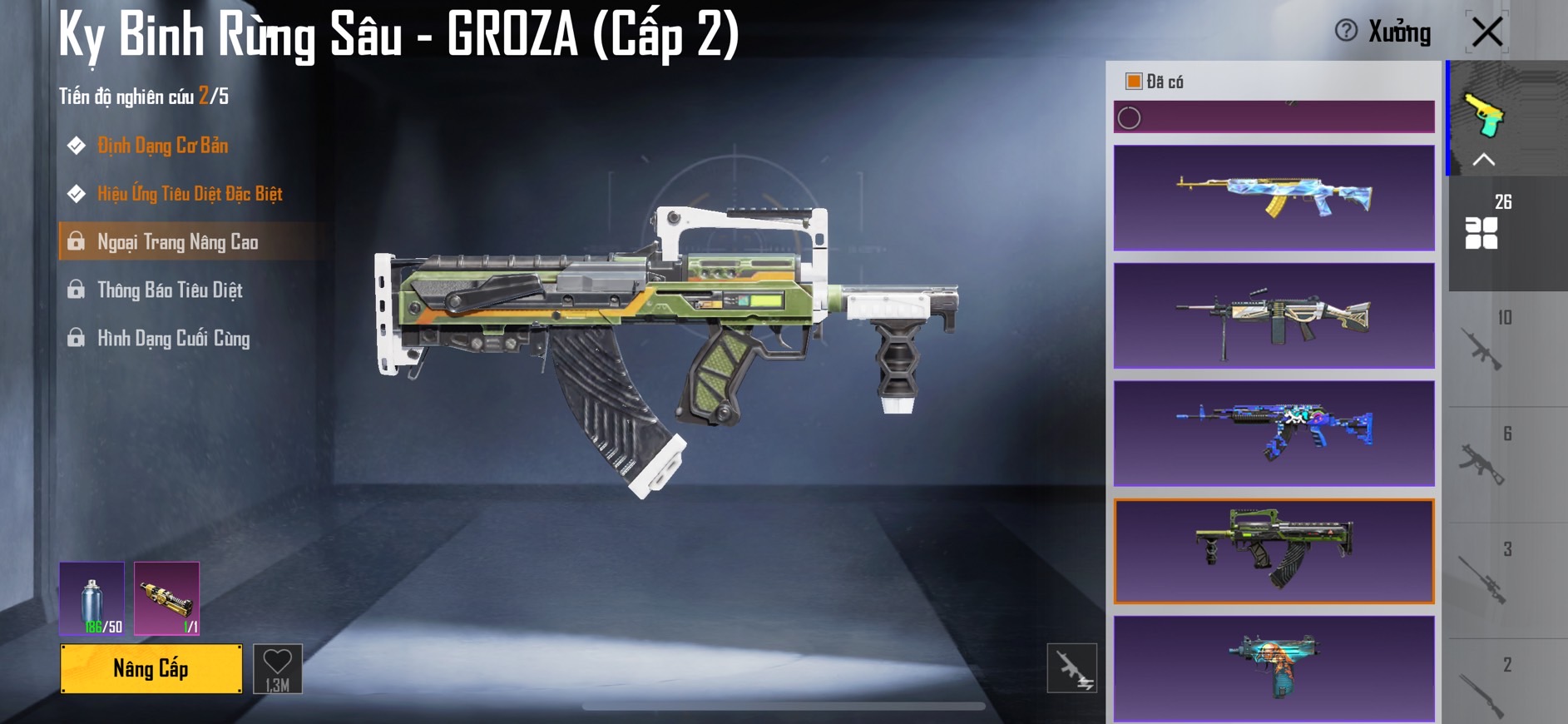
Task: Select the green GROZA skin thumbnail
Action: [1274, 552]
